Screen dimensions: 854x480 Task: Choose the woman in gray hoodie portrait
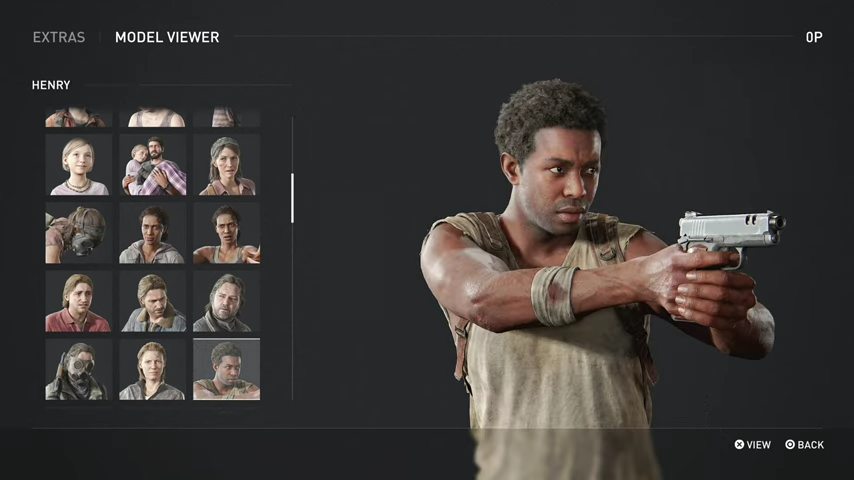152,233
